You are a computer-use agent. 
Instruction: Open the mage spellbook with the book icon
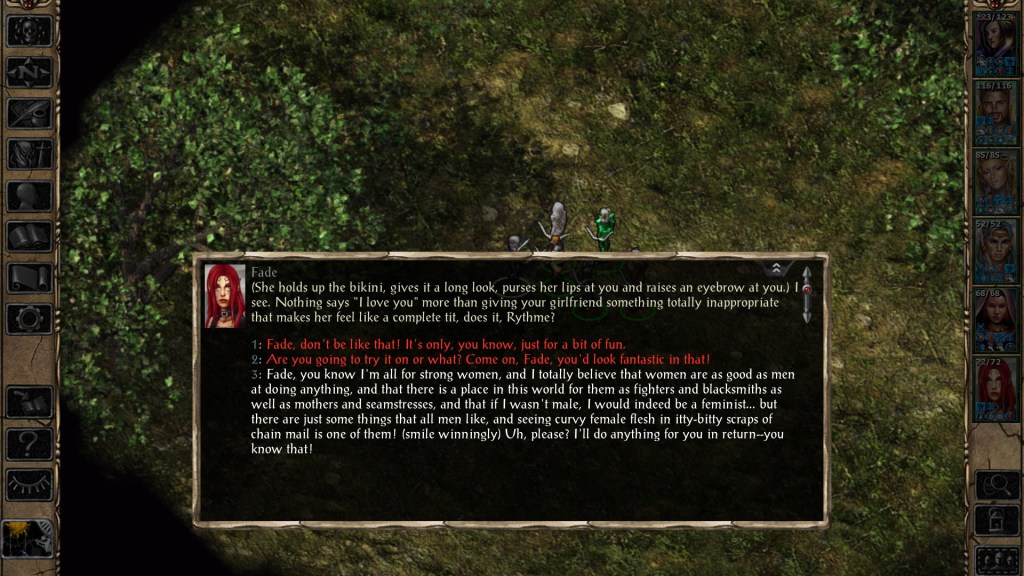[29, 236]
